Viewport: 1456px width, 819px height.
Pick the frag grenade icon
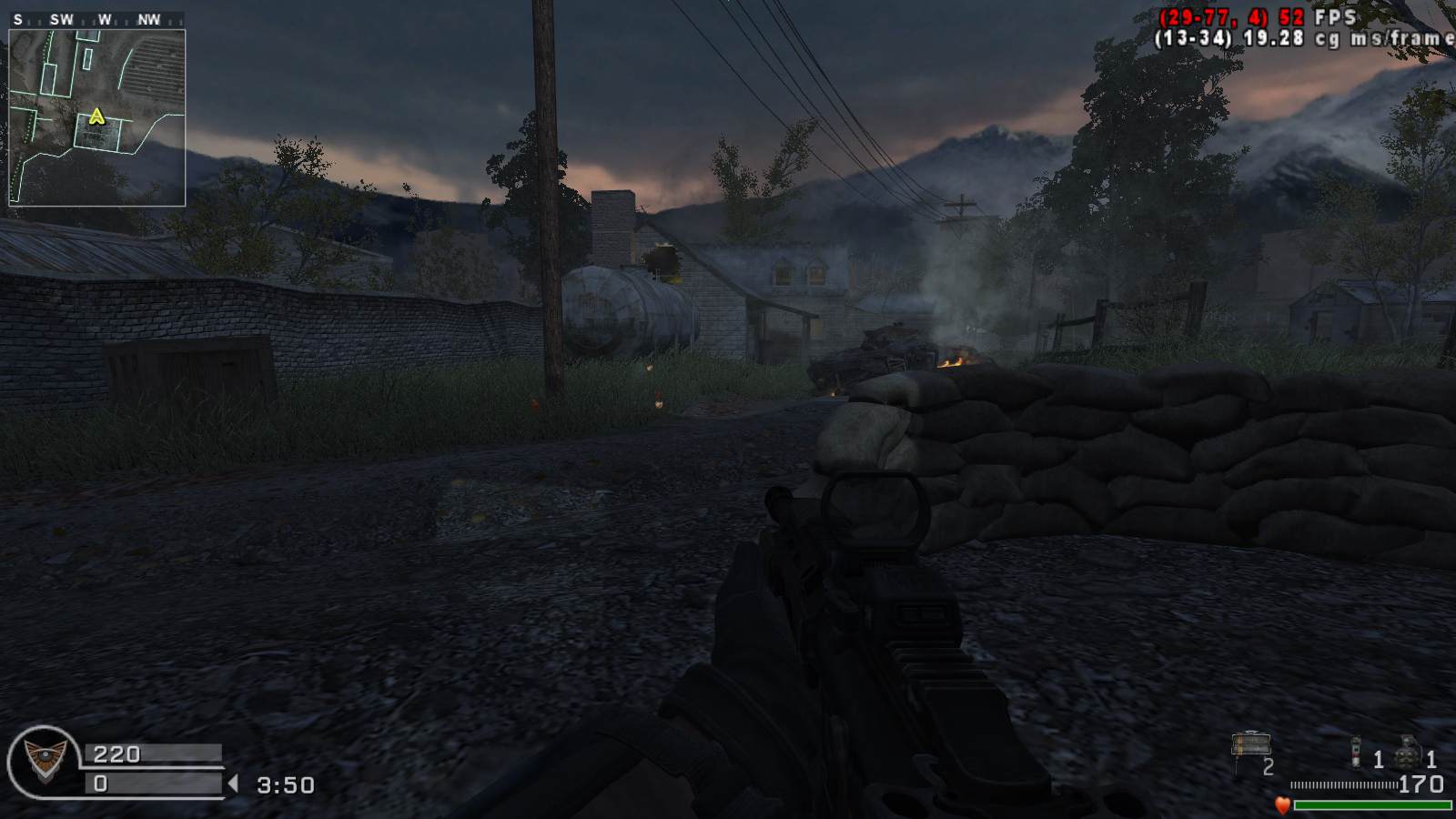pos(1409,753)
